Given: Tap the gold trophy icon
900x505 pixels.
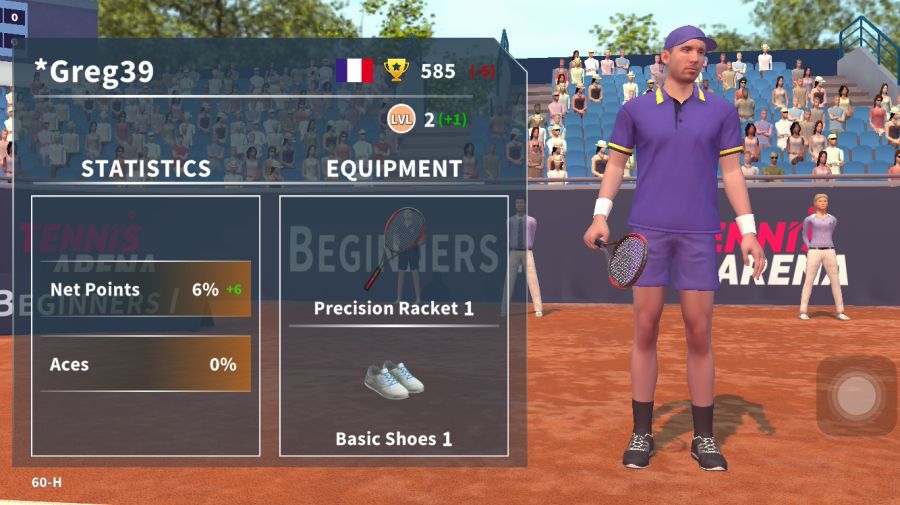Looking at the screenshot, I should 397,70.
